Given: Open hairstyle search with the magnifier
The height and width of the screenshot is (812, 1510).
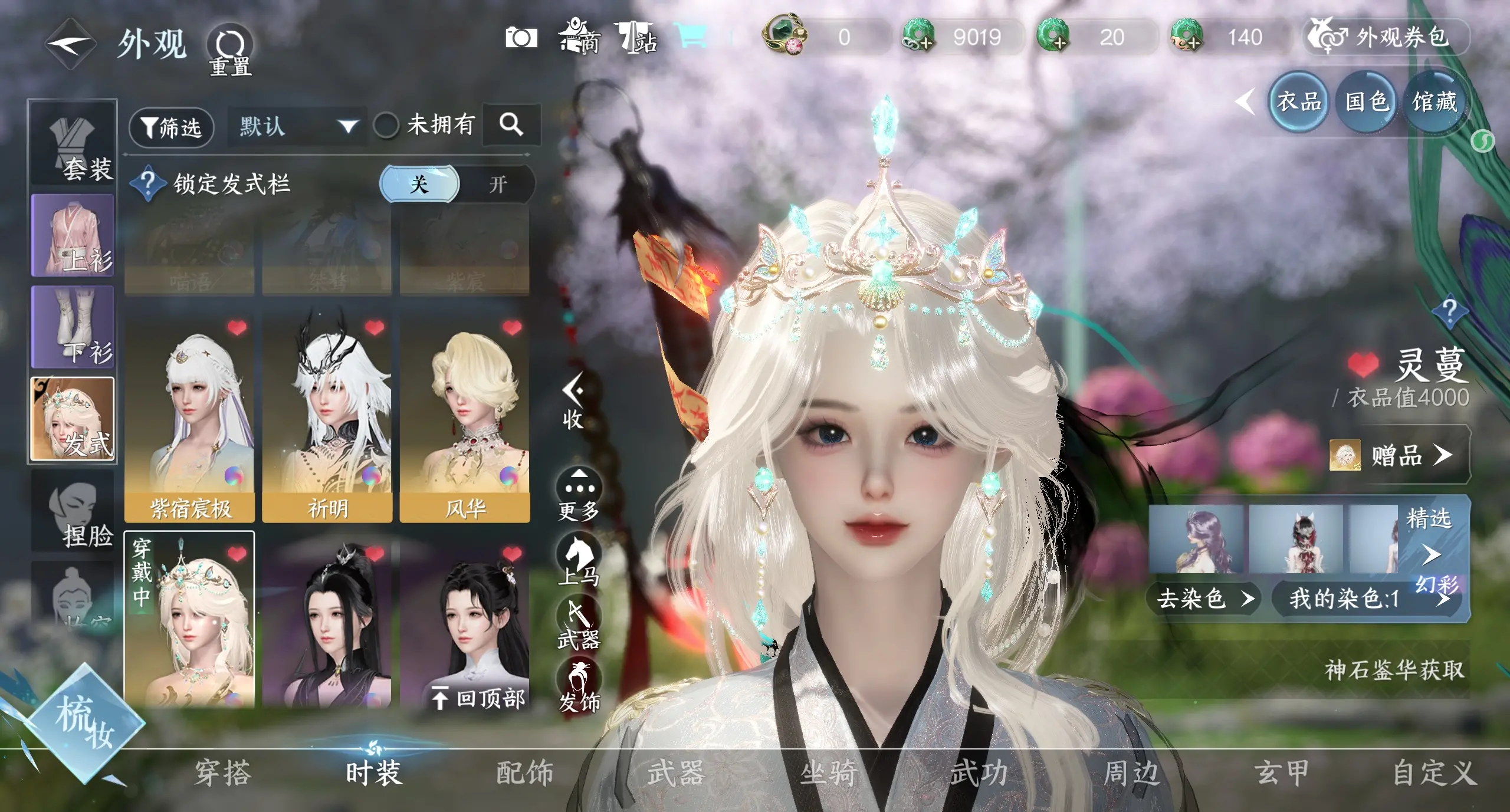Looking at the screenshot, I should (x=511, y=124).
